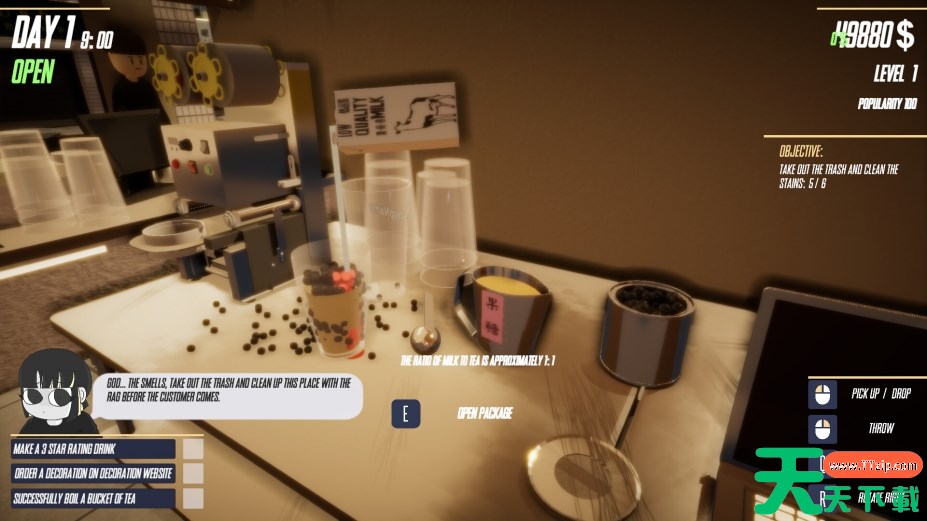Select the 'Order a decoration on decoration website' task
The width and height of the screenshot is (927, 521).
[x=93, y=473]
